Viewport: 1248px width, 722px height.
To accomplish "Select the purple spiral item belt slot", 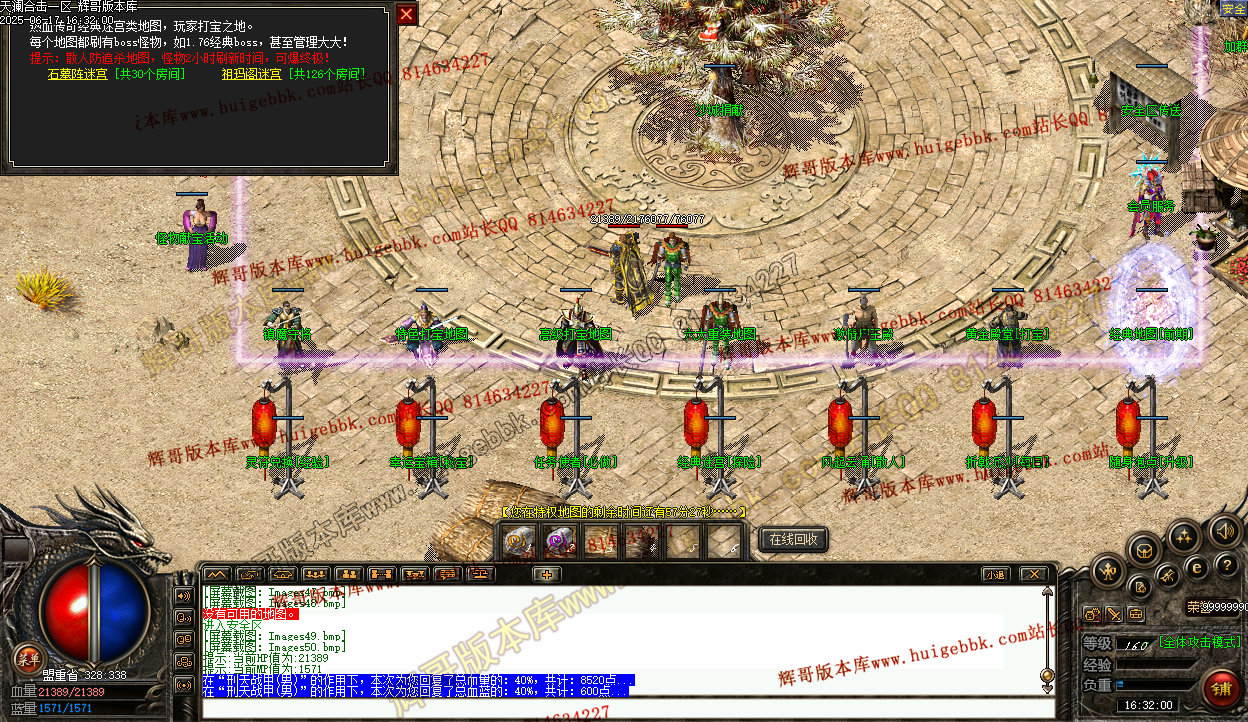I will [x=558, y=541].
